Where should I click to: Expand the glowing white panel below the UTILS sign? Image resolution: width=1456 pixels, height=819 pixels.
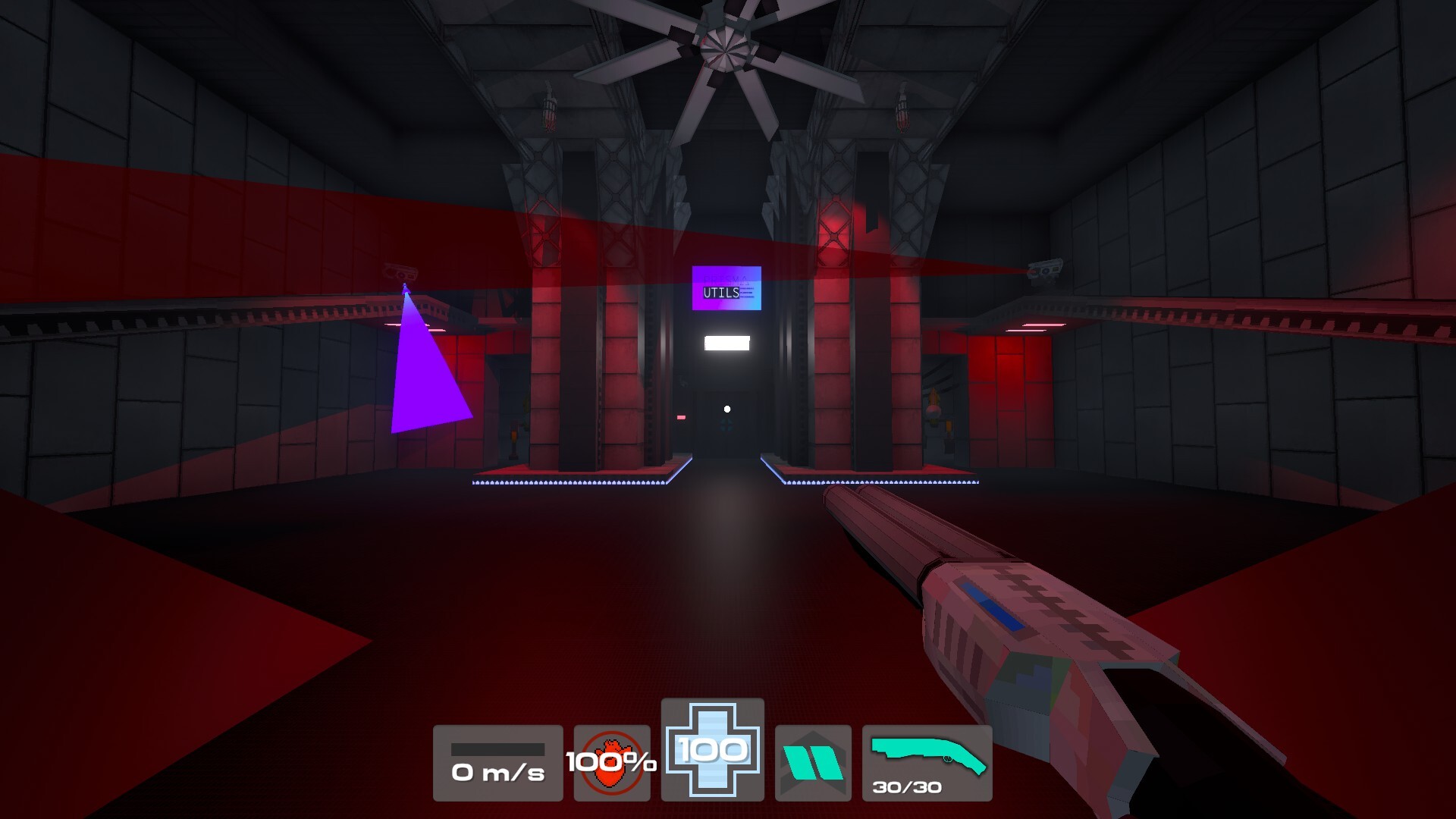click(x=726, y=344)
